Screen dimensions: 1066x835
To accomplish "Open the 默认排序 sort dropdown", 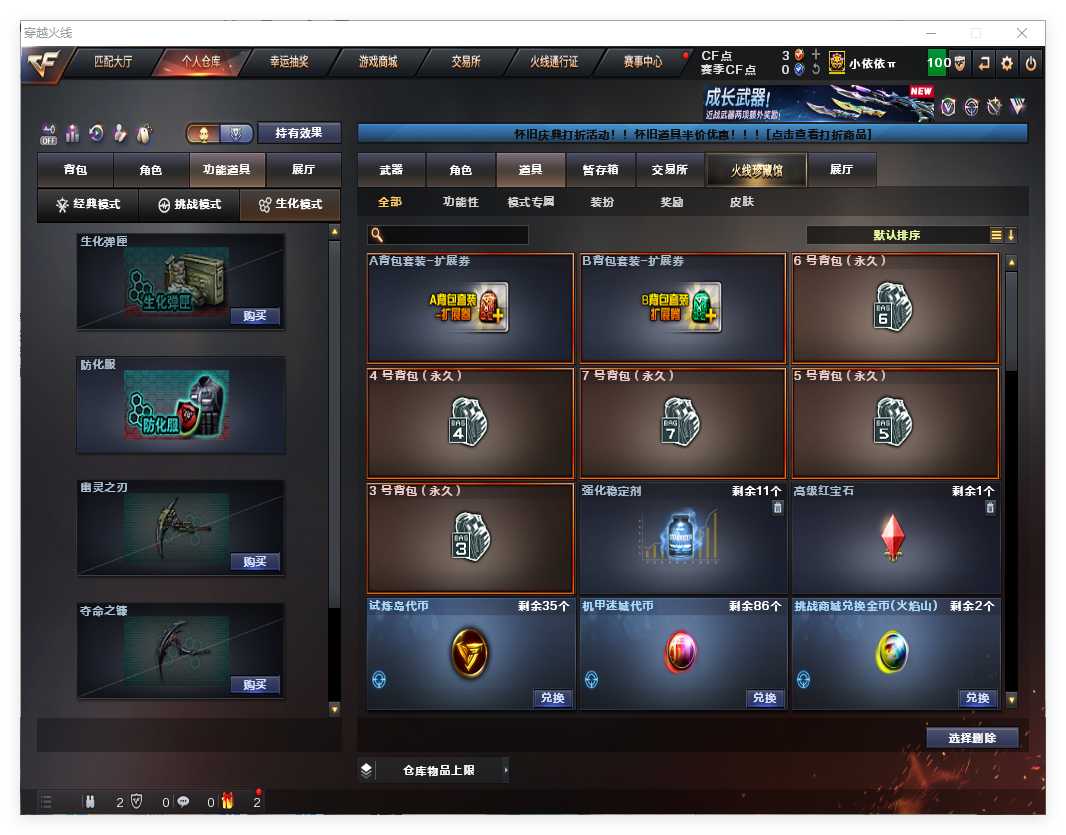I will 897,236.
